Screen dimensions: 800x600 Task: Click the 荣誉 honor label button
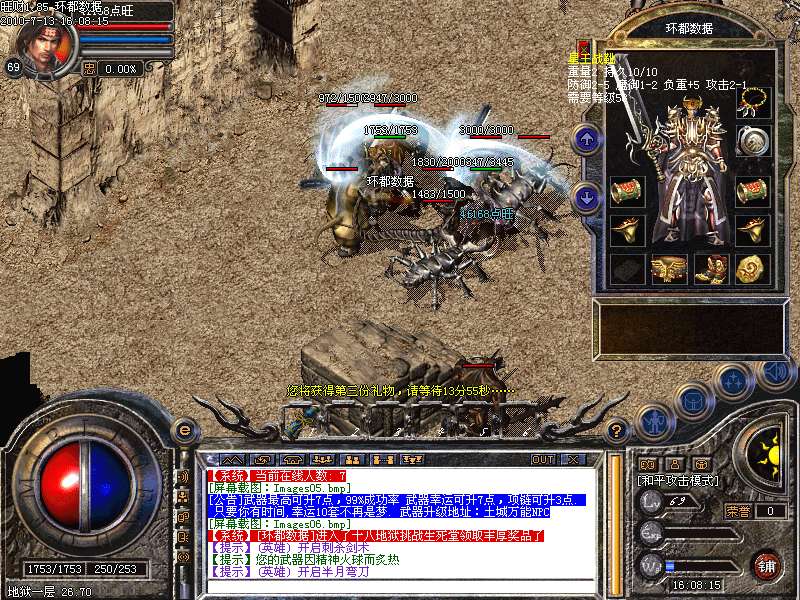point(738,511)
